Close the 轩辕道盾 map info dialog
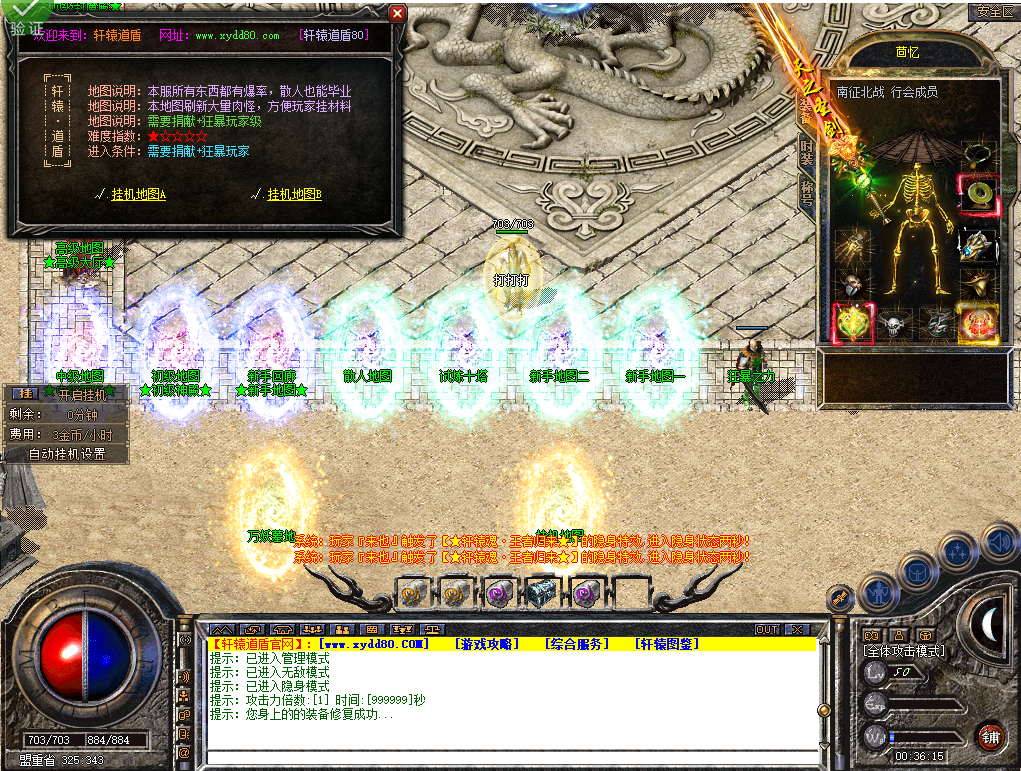Image resolution: width=1021 pixels, height=771 pixels. (397, 14)
